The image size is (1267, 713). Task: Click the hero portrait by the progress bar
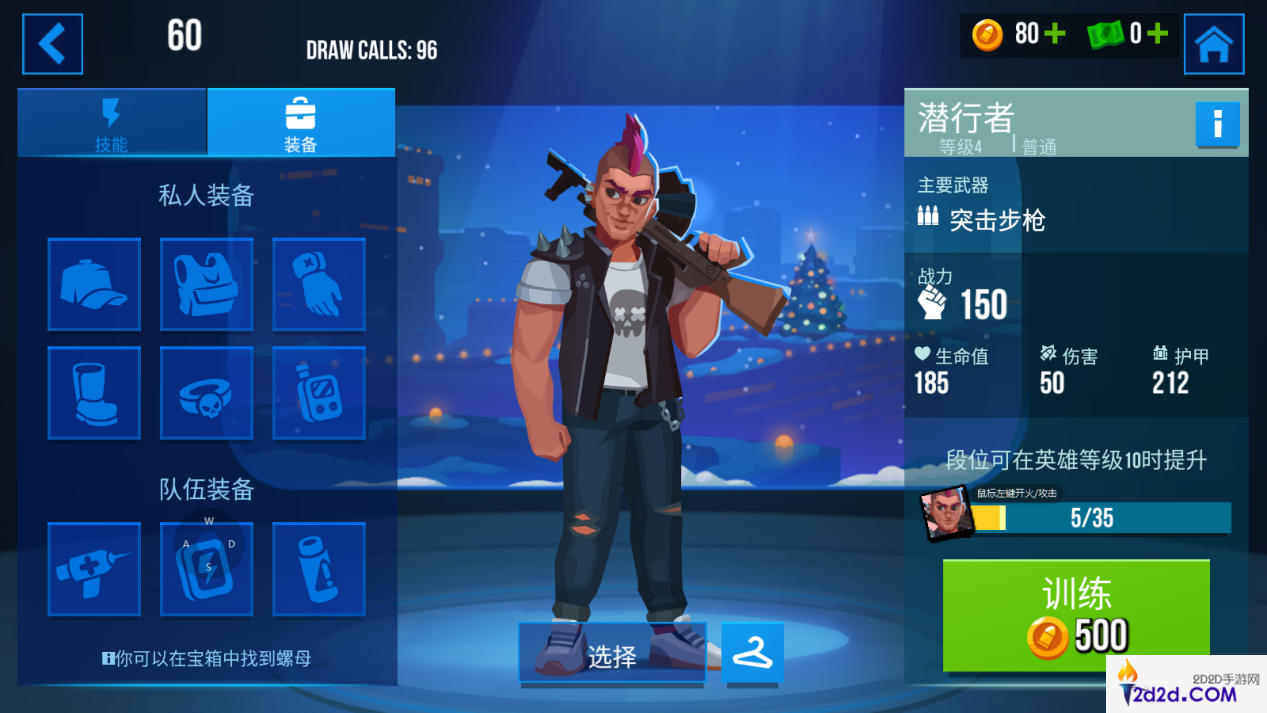[x=945, y=514]
